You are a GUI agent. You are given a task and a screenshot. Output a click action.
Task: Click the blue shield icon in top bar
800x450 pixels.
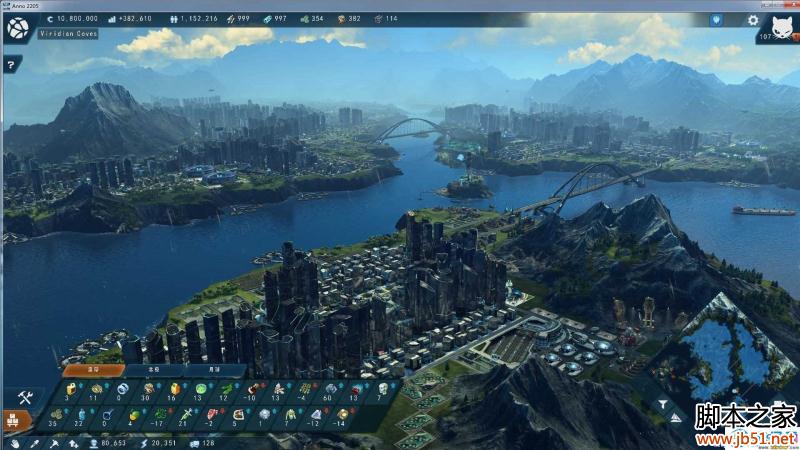click(716, 19)
